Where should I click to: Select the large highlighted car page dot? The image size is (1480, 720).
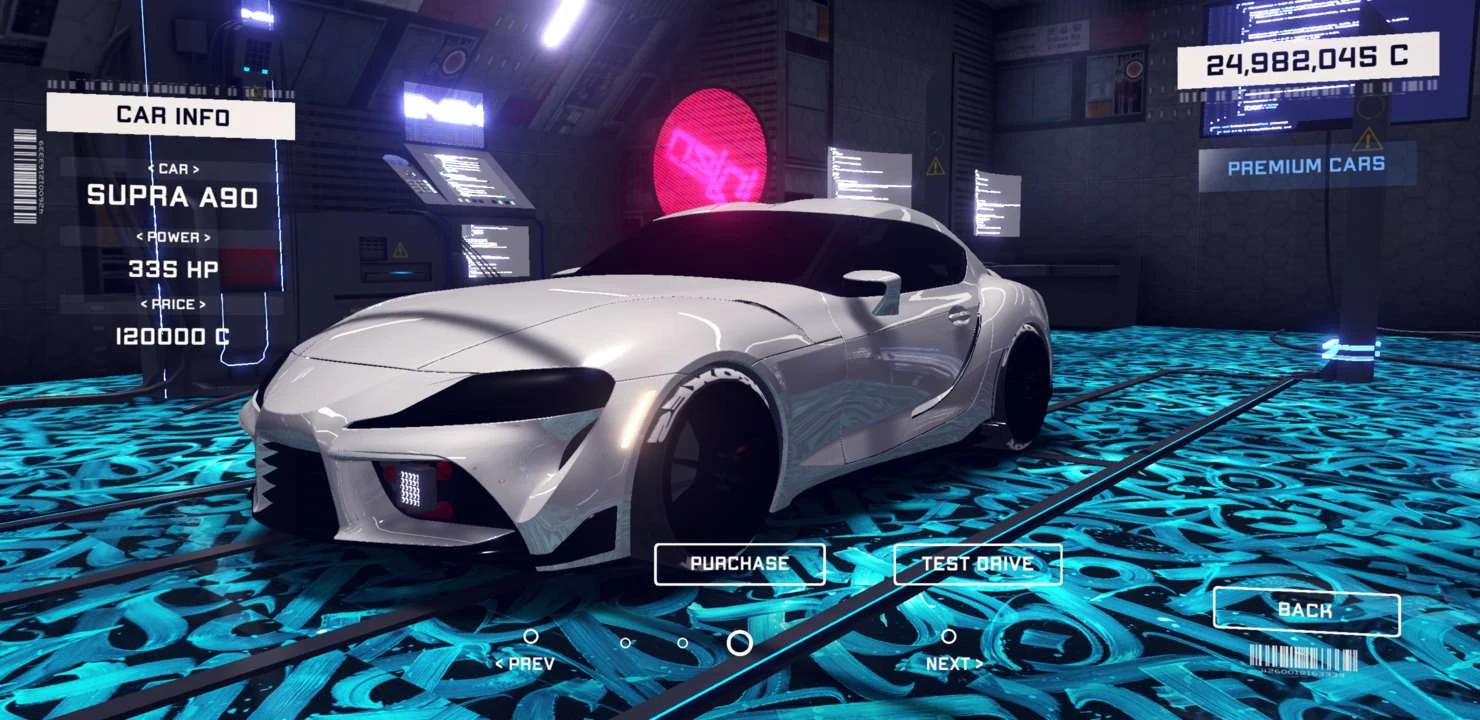(x=739, y=643)
